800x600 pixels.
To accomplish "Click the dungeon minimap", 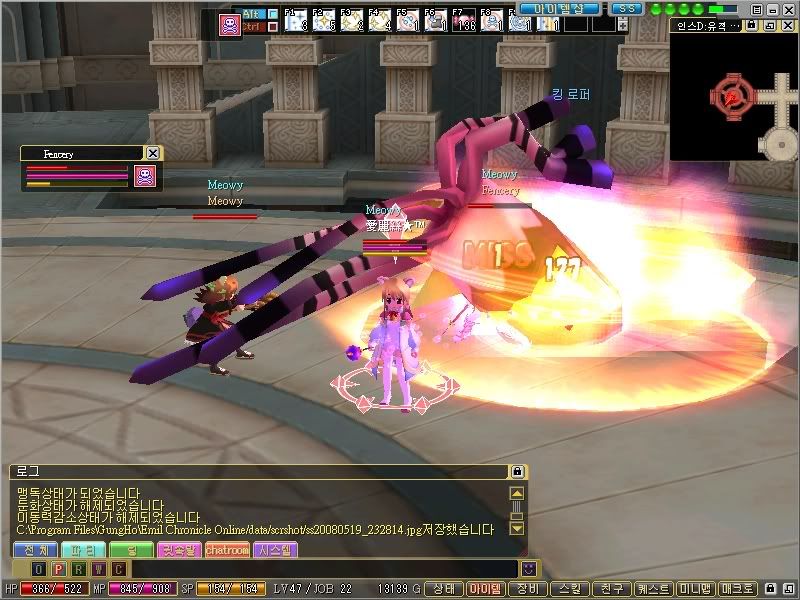I will coord(734,96).
